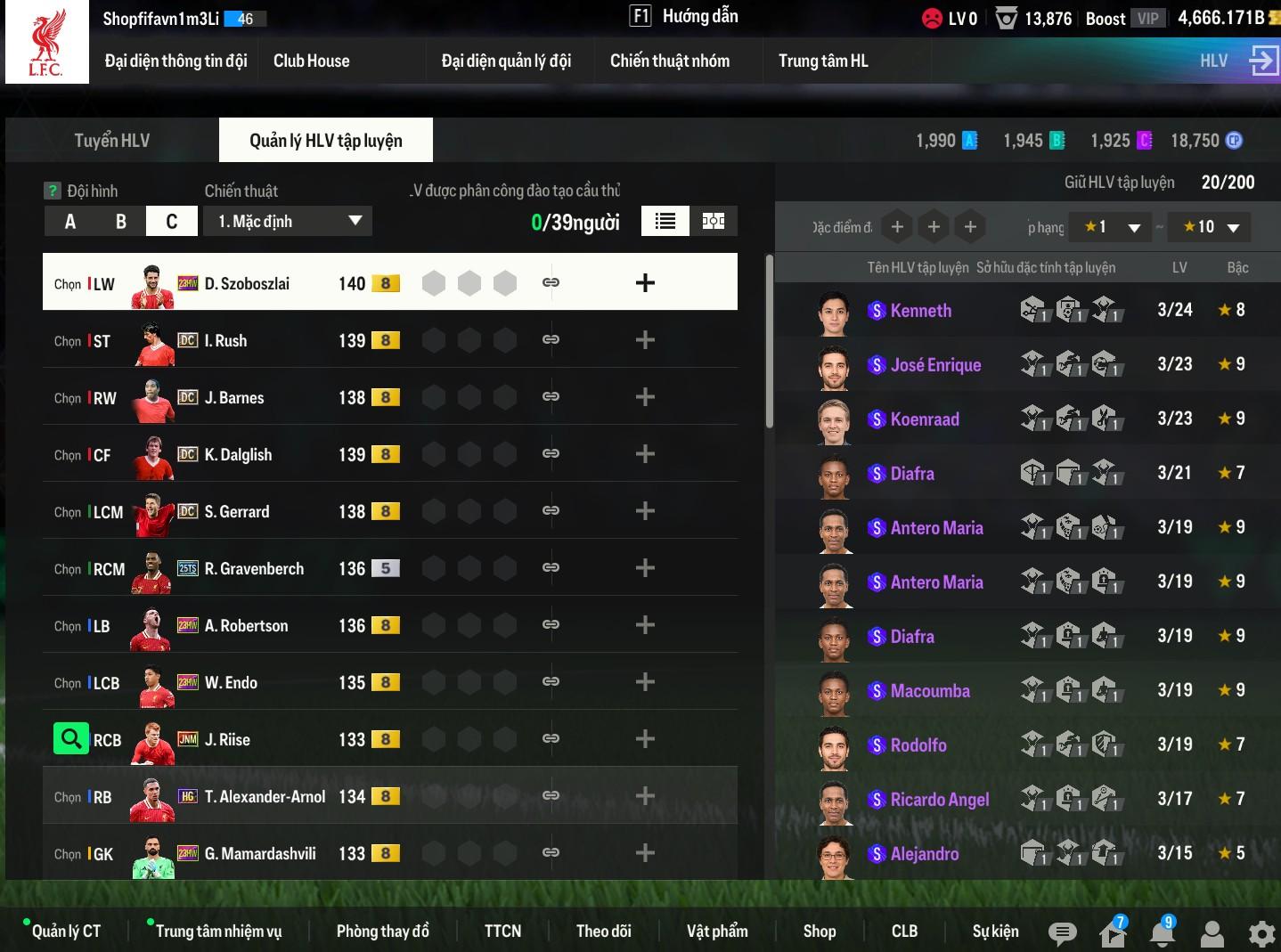This screenshot has height=952, width=1281.
Task: Click the magnifier icon beside RCB
Action: (70, 739)
